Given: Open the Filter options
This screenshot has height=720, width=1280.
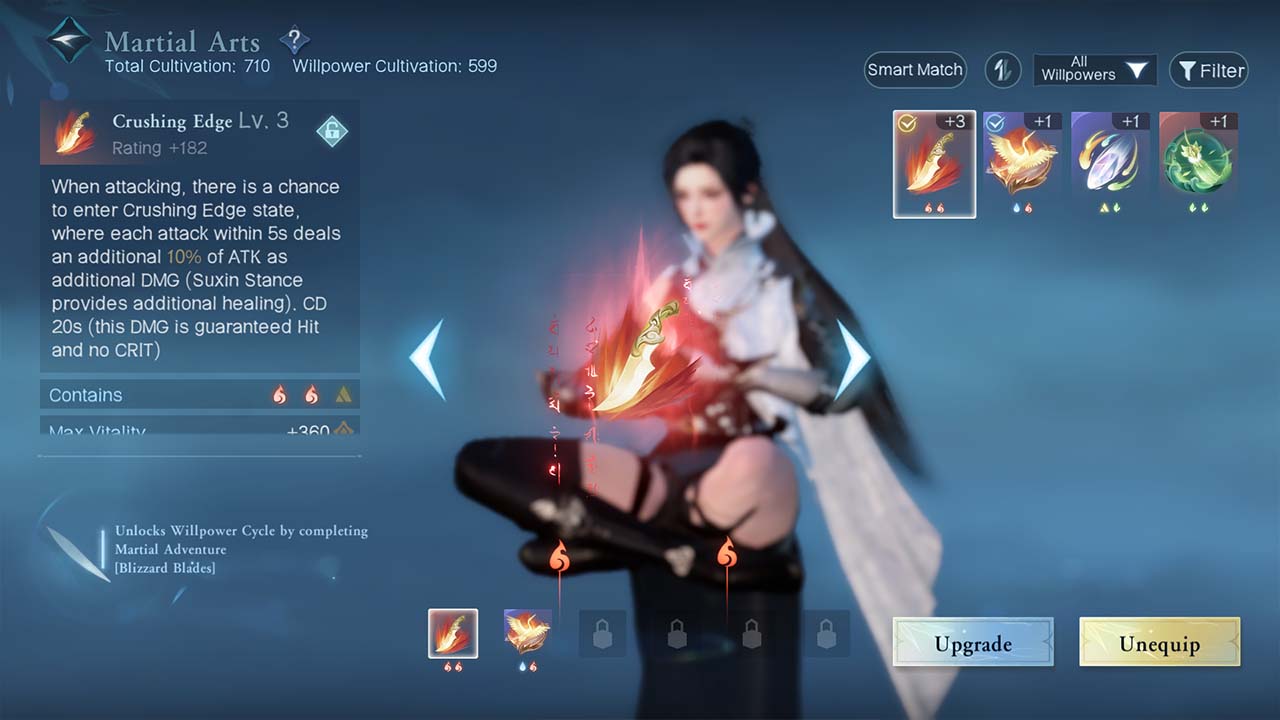Looking at the screenshot, I should [x=1209, y=70].
